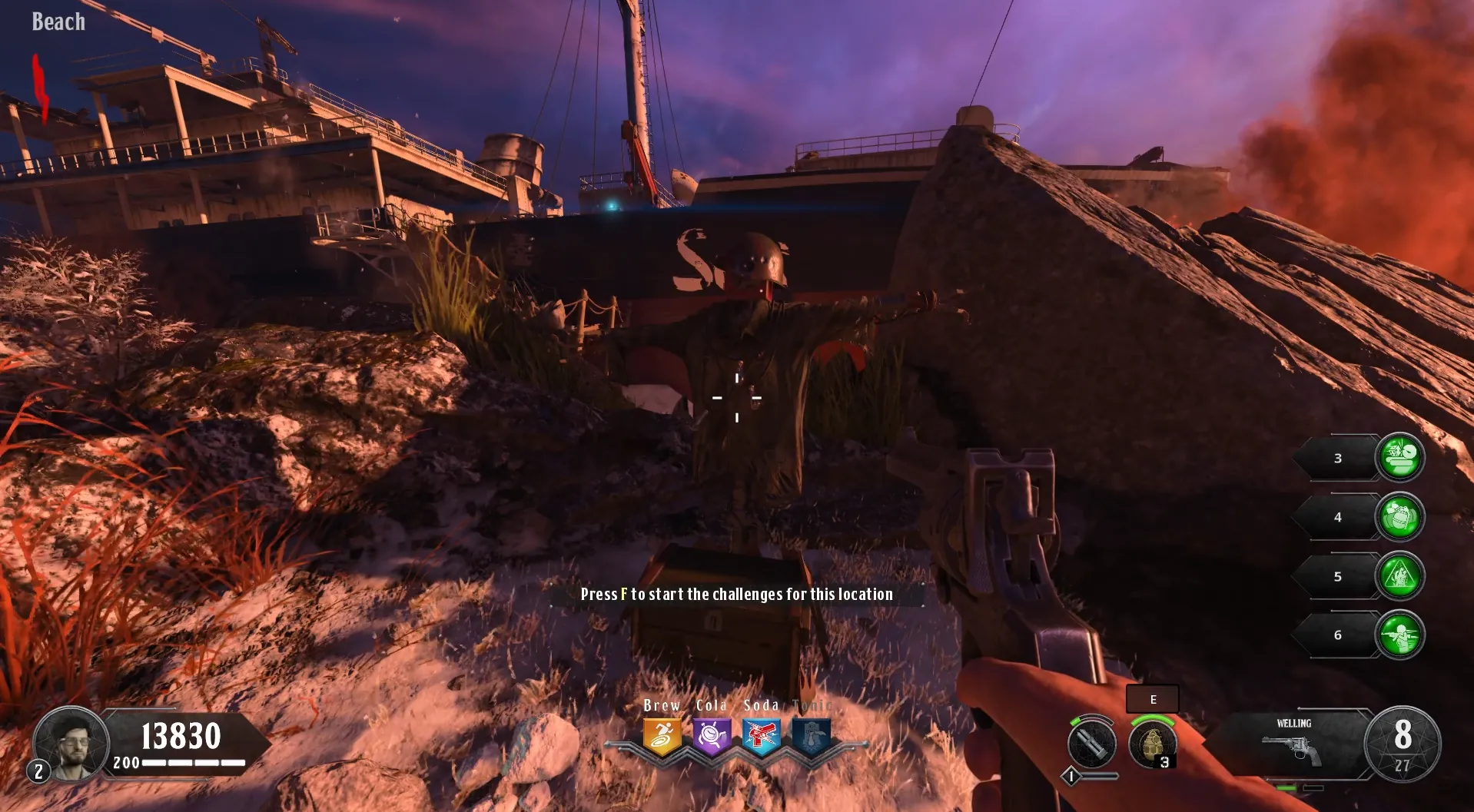Click the purple Cola stopwatch perk icon

click(712, 737)
